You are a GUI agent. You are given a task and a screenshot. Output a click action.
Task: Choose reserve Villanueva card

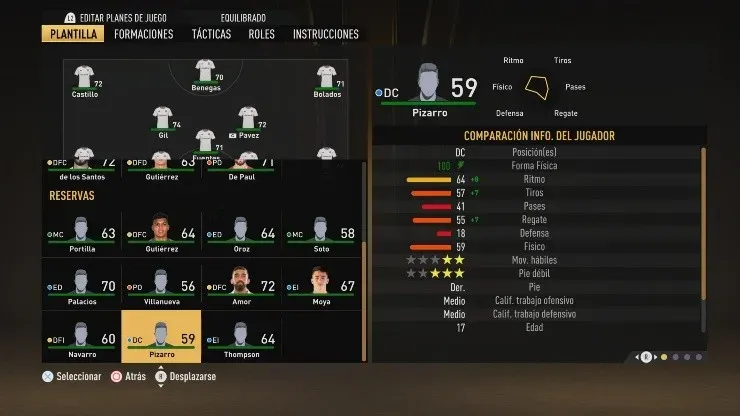160,284
